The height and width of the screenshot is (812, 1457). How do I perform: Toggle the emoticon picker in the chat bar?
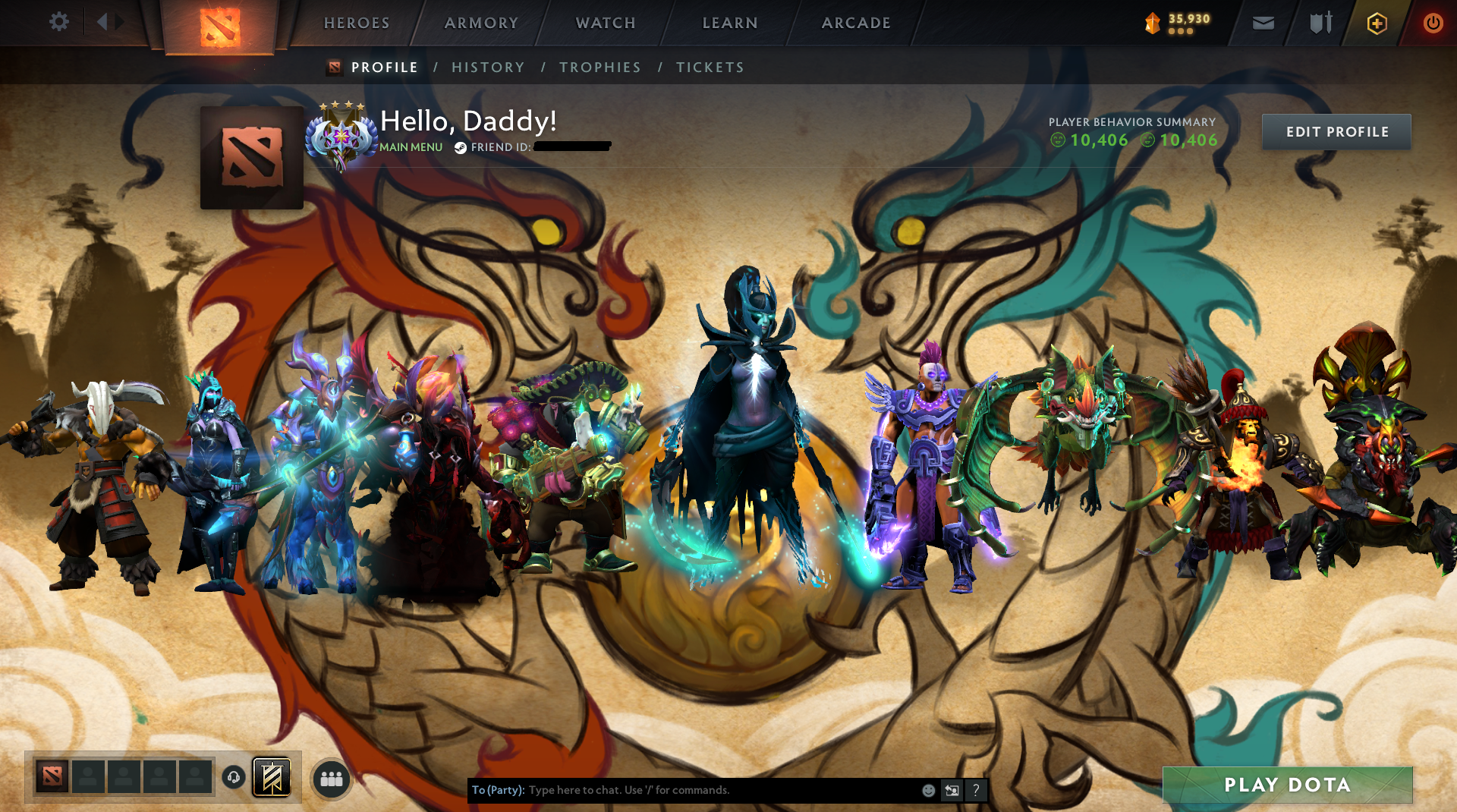pyautogui.click(x=927, y=790)
